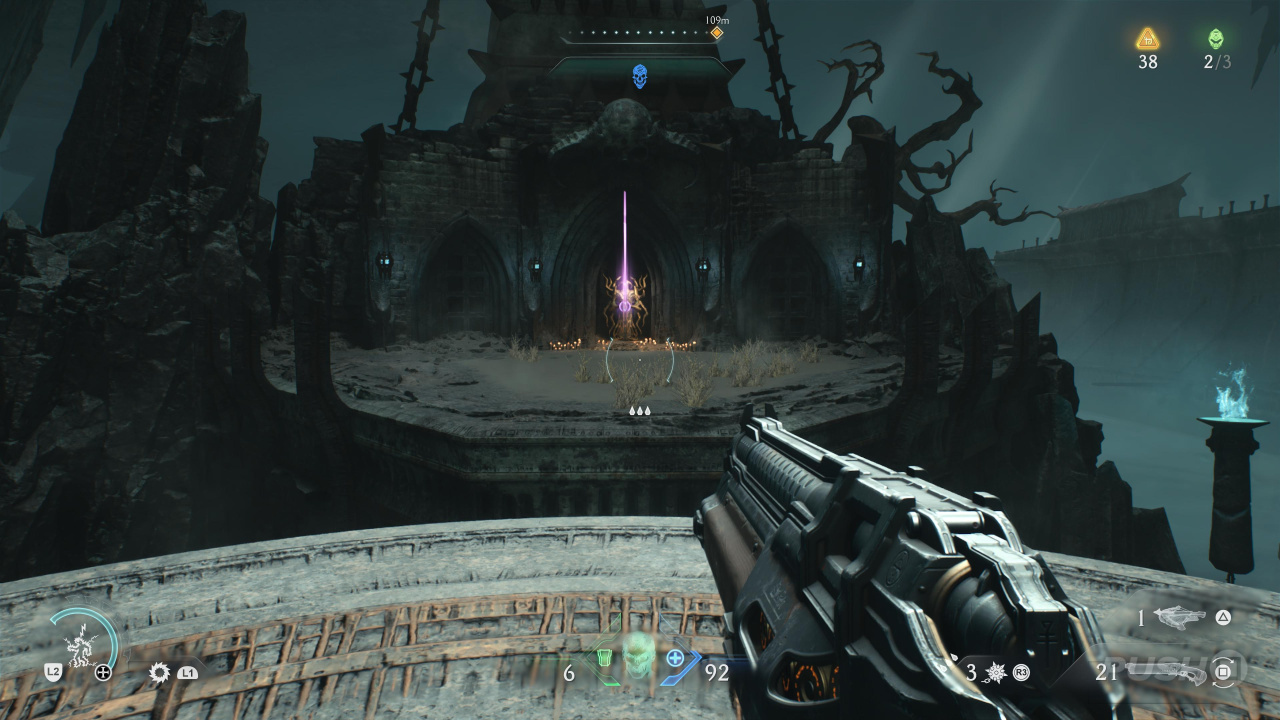Select the spiked flail melee icon
This screenshot has width=1280, height=720.
pyautogui.click(x=994, y=672)
